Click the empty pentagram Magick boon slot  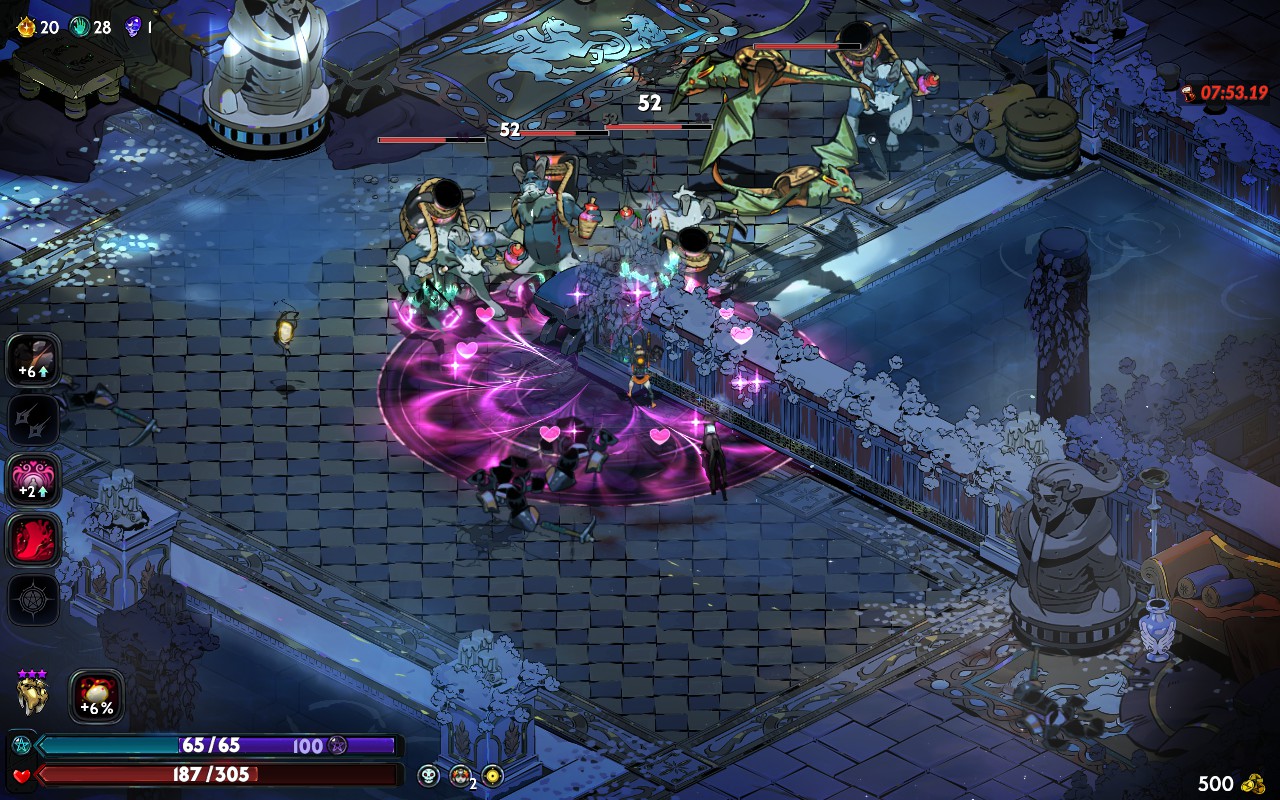point(34,600)
